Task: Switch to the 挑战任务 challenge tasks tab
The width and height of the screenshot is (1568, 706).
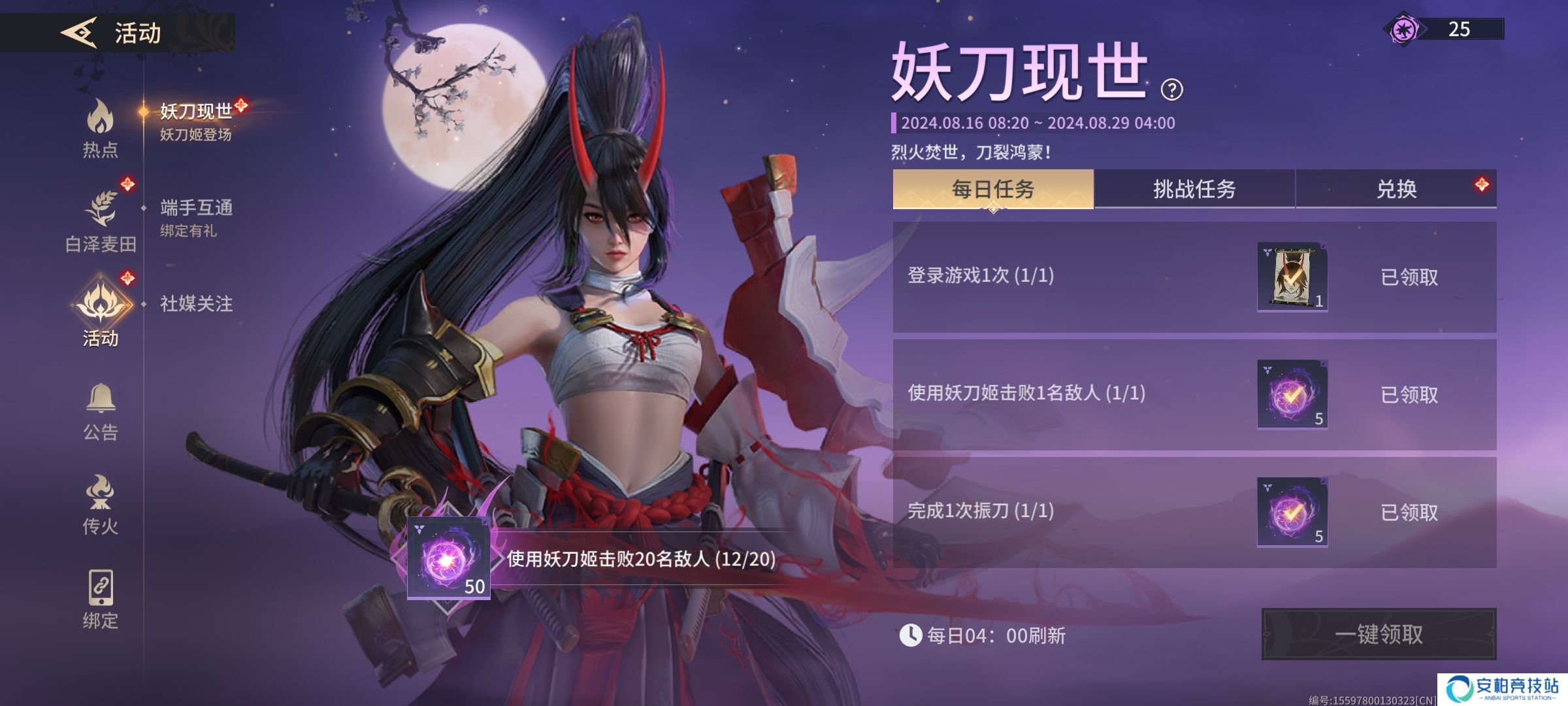Action: [x=1194, y=189]
